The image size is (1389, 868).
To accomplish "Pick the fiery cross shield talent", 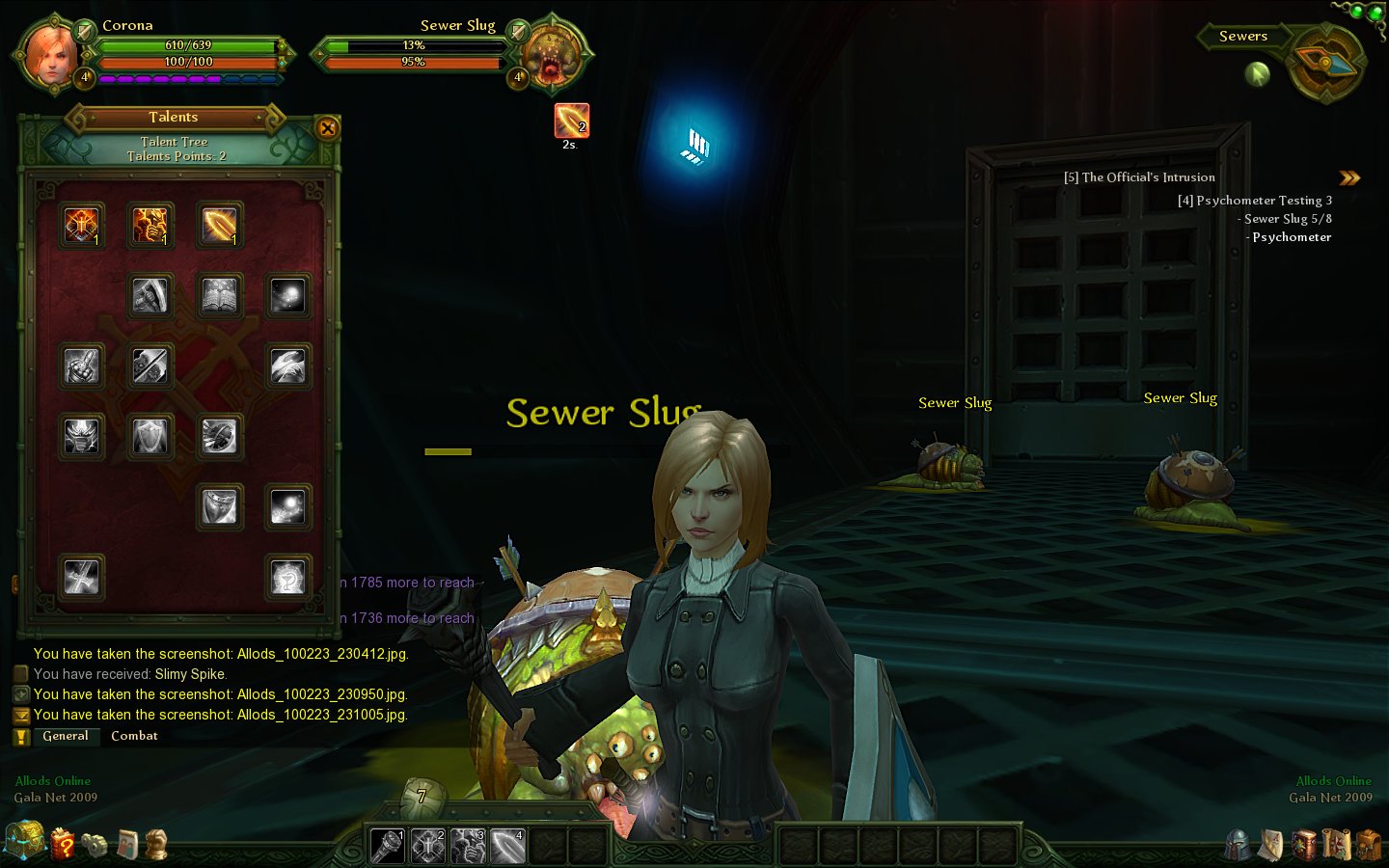I will pyautogui.click(x=81, y=226).
